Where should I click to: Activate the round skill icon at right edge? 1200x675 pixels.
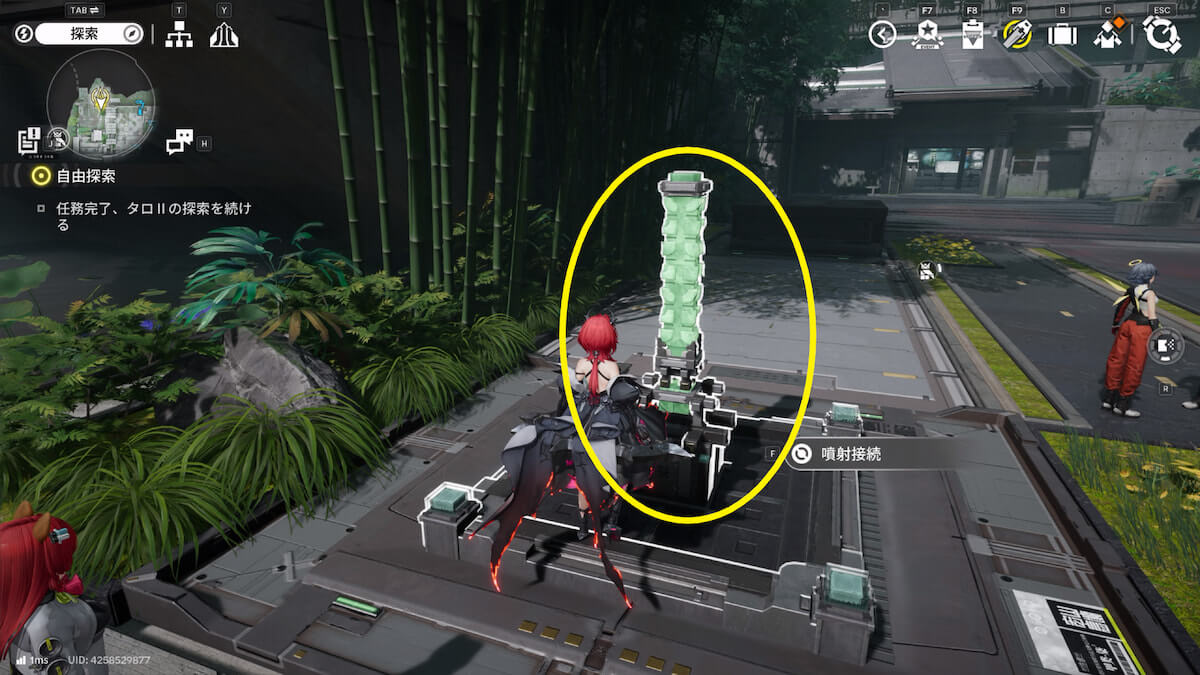click(1166, 346)
